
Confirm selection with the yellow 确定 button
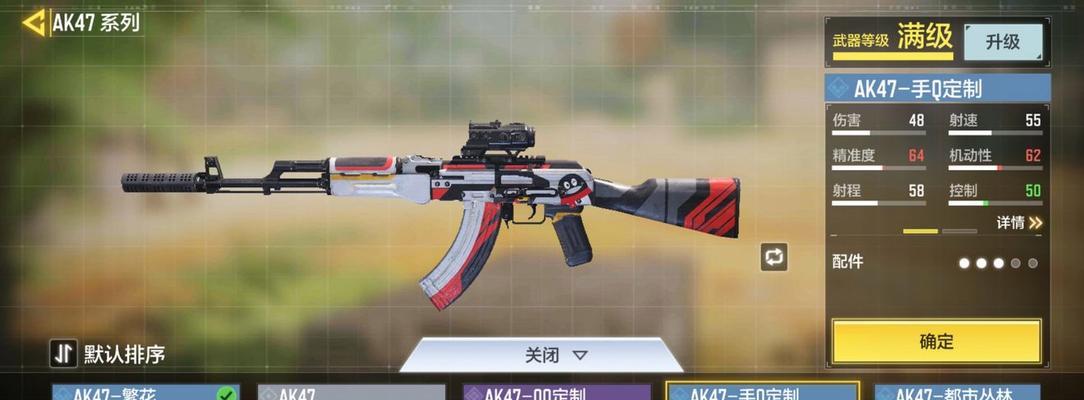tap(936, 341)
